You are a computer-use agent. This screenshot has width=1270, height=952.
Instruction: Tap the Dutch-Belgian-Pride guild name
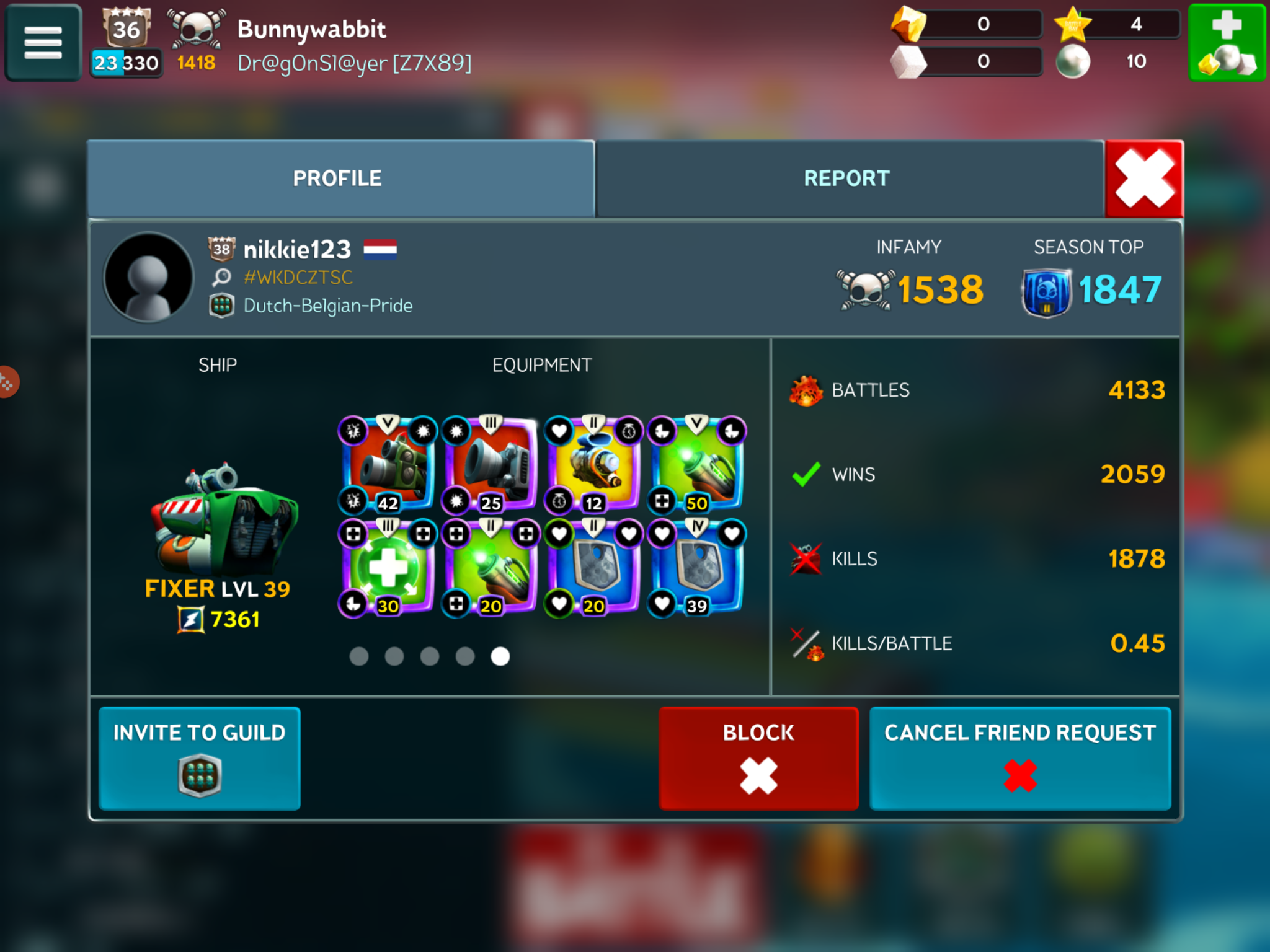click(327, 306)
